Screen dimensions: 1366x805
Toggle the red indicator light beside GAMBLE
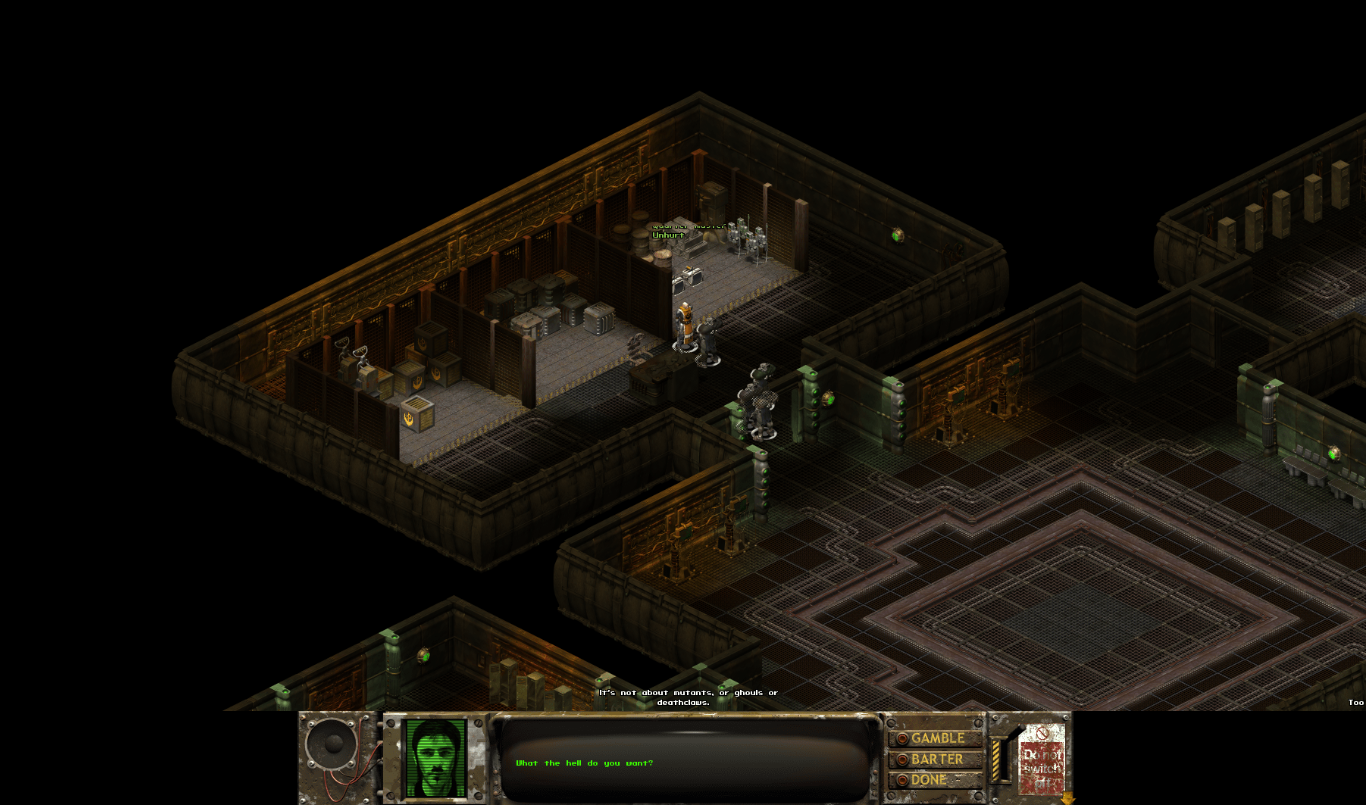(901, 737)
